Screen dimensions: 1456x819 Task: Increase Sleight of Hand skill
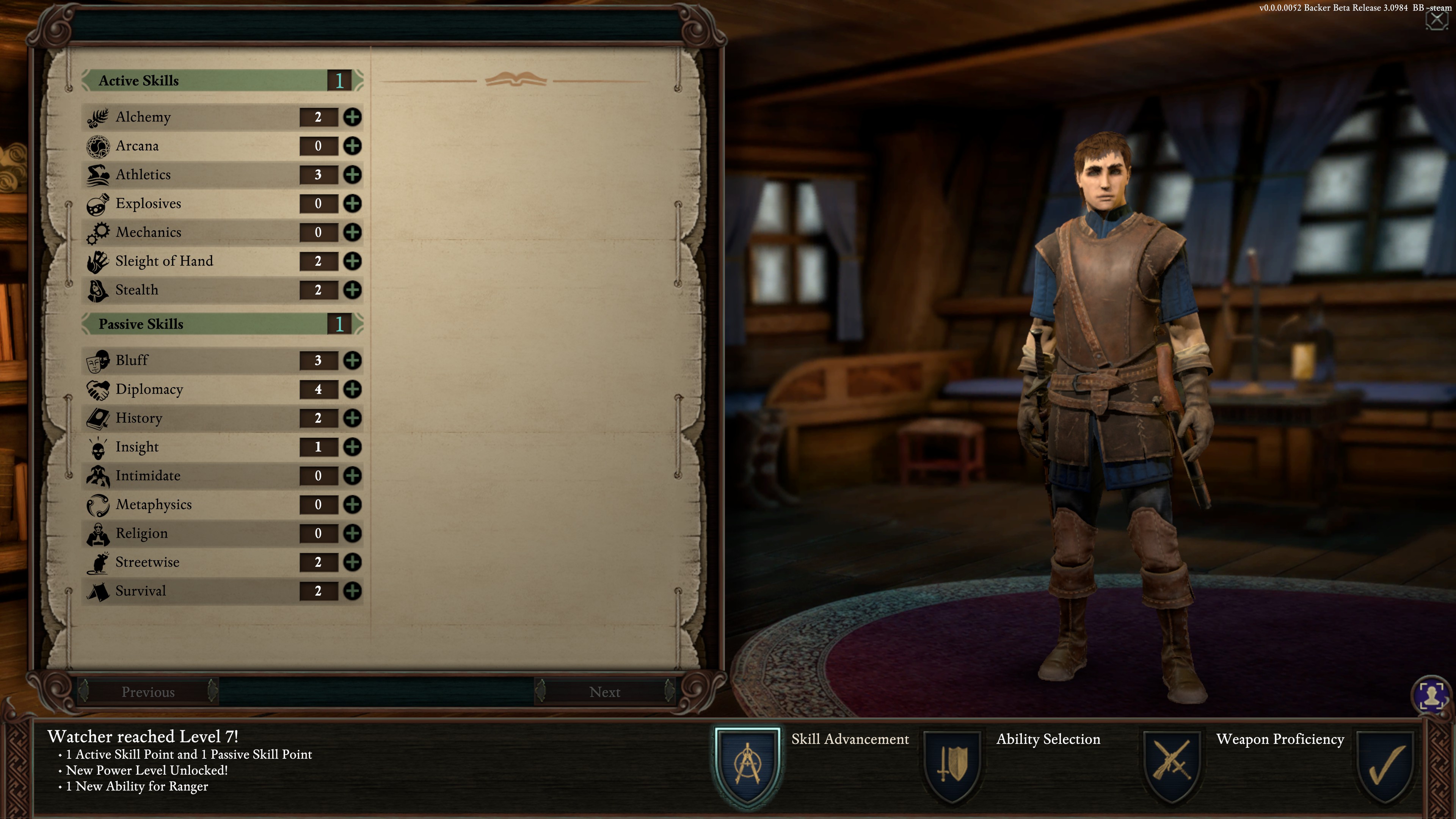tap(352, 261)
